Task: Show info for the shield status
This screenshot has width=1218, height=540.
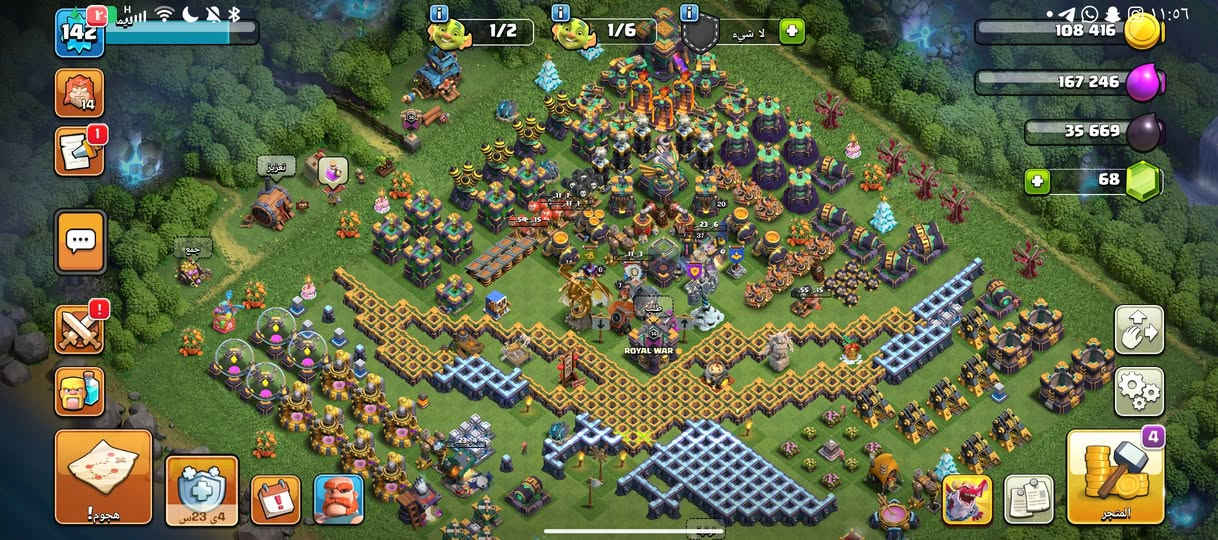Action: [689, 13]
